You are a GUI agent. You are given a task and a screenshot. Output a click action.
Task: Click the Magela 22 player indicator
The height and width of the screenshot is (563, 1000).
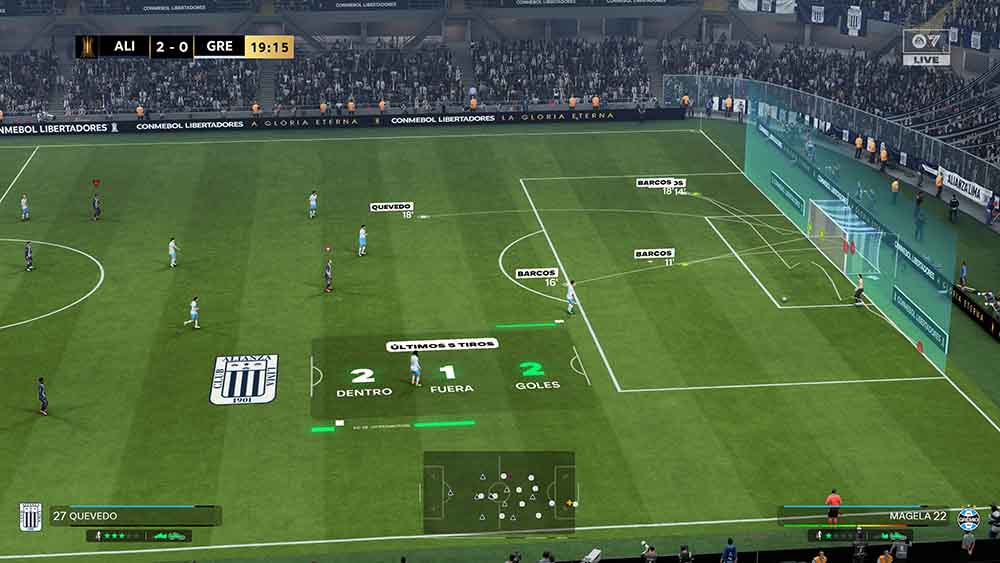pyautogui.click(x=865, y=516)
